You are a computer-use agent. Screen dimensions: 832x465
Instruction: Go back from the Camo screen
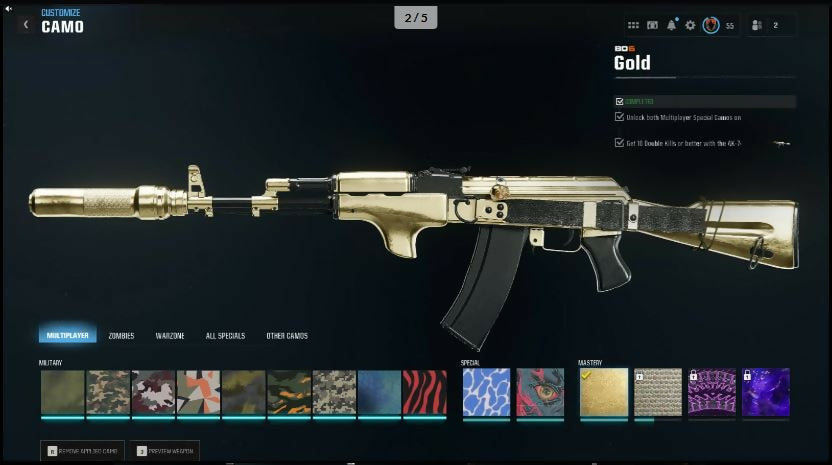[x=25, y=24]
